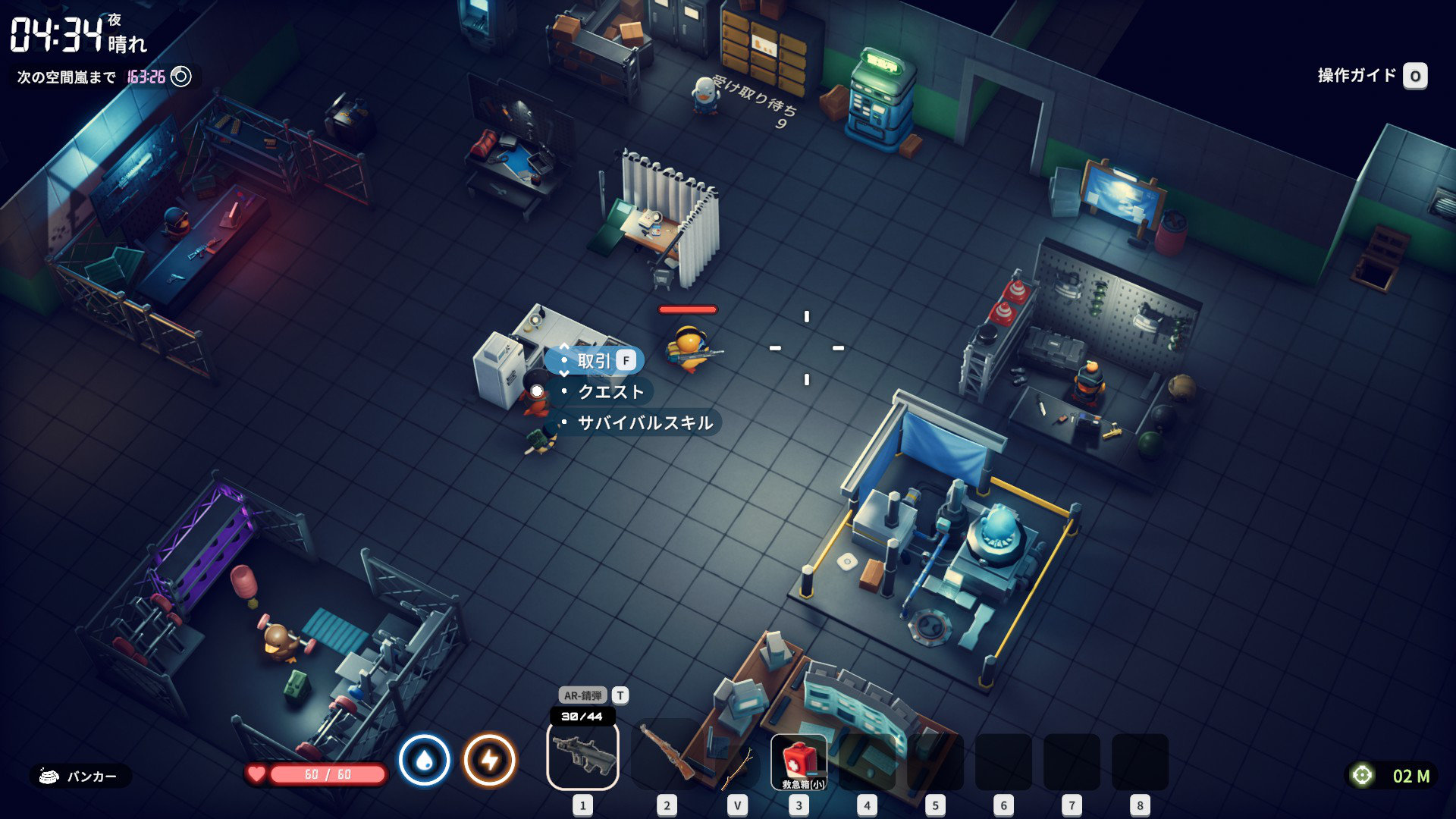Click the AR-錆弾 ammo type label
Image resolution: width=1456 pixels, height=819 pixels.
point(582,695)
